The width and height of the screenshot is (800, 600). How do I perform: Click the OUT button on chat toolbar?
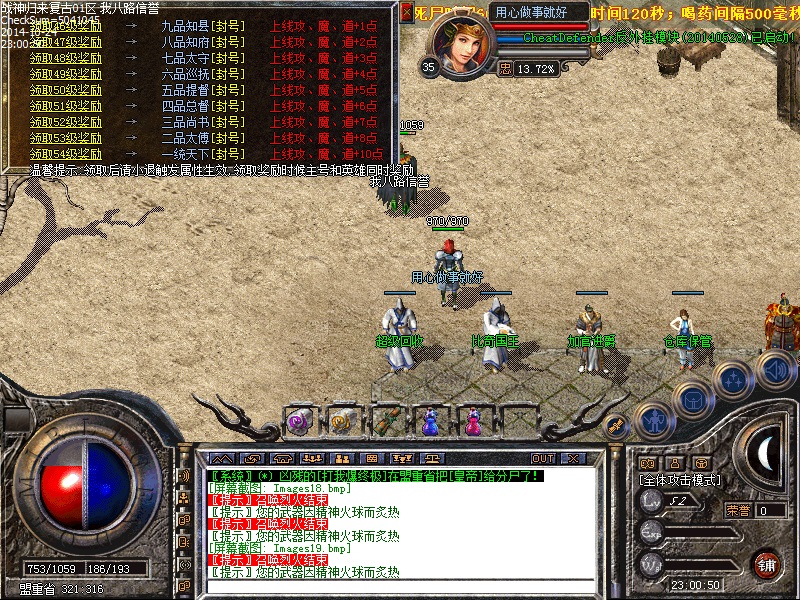[x=543, y=458]
